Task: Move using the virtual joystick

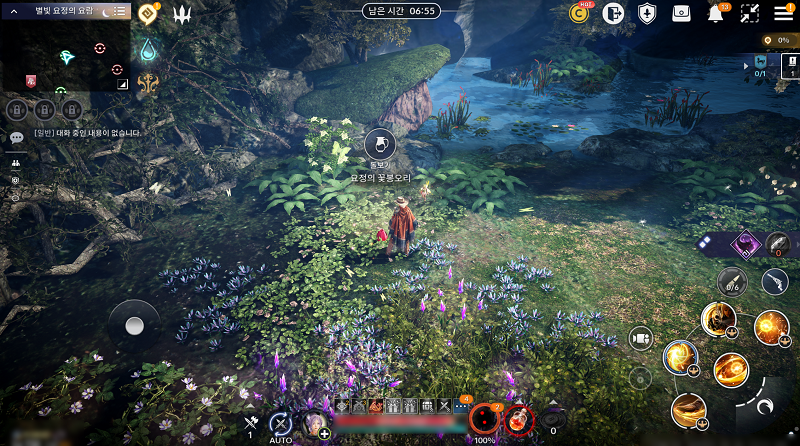Action: tap(133, 325)
